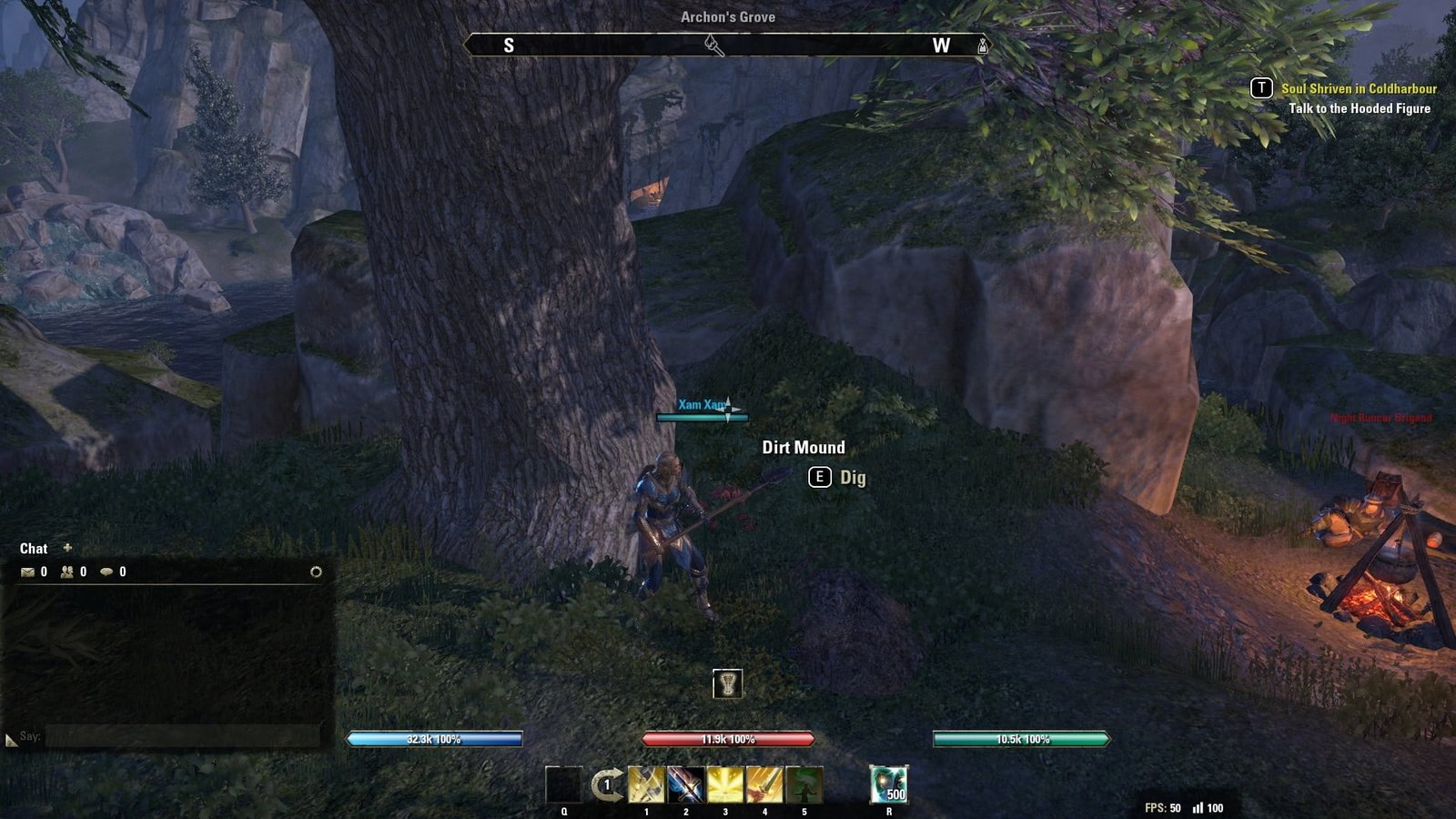Click the goblet icon above the health bar
Viewport: 1456px width, 819px height.
727,683
